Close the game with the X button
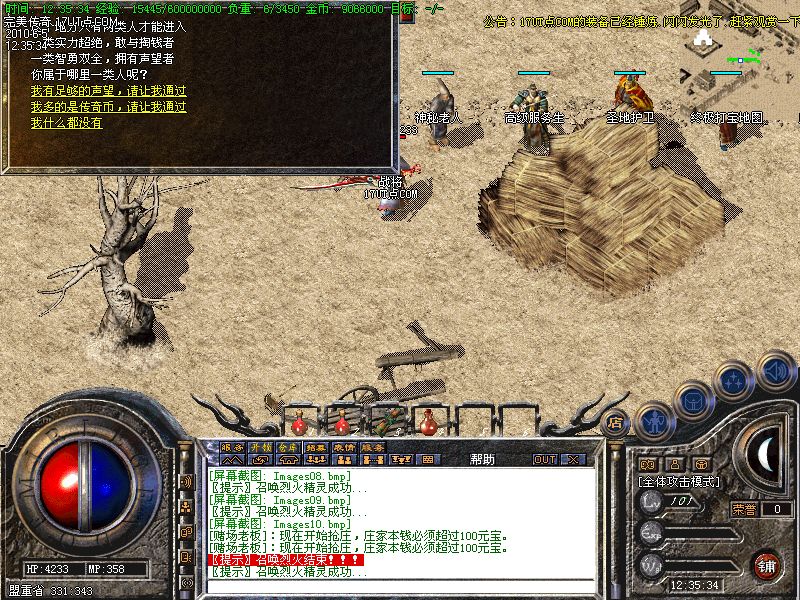800x600 pixels. click(573, 460)
